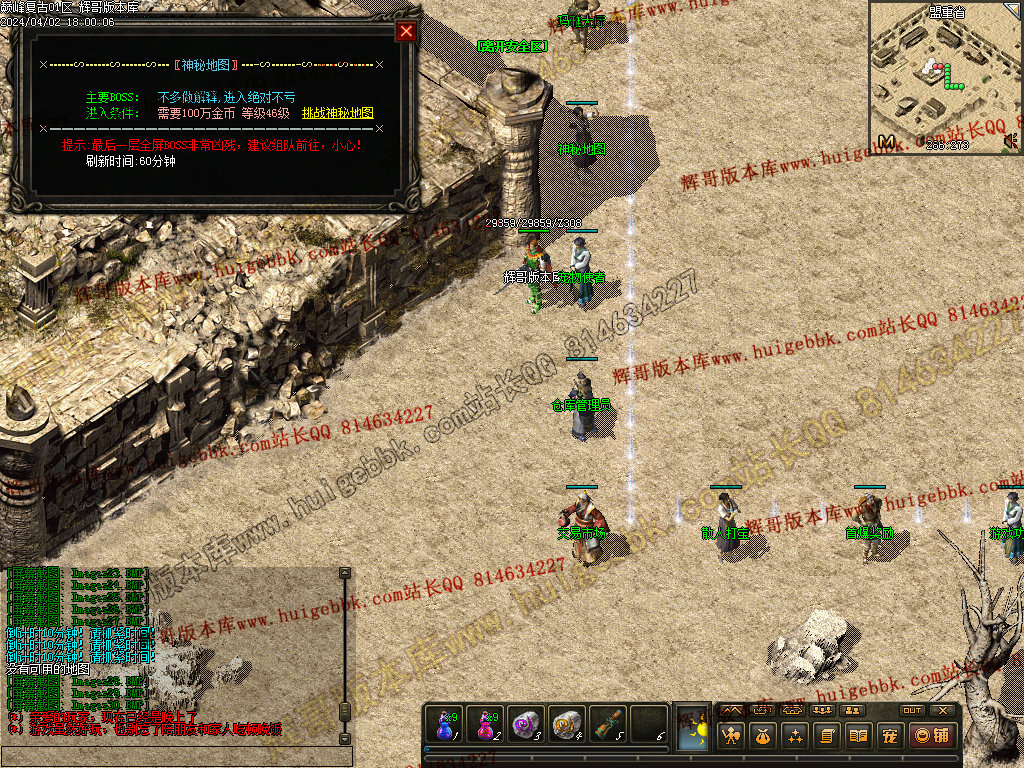
Task: Open the inventory bag icon
Action: click(763, 736)
